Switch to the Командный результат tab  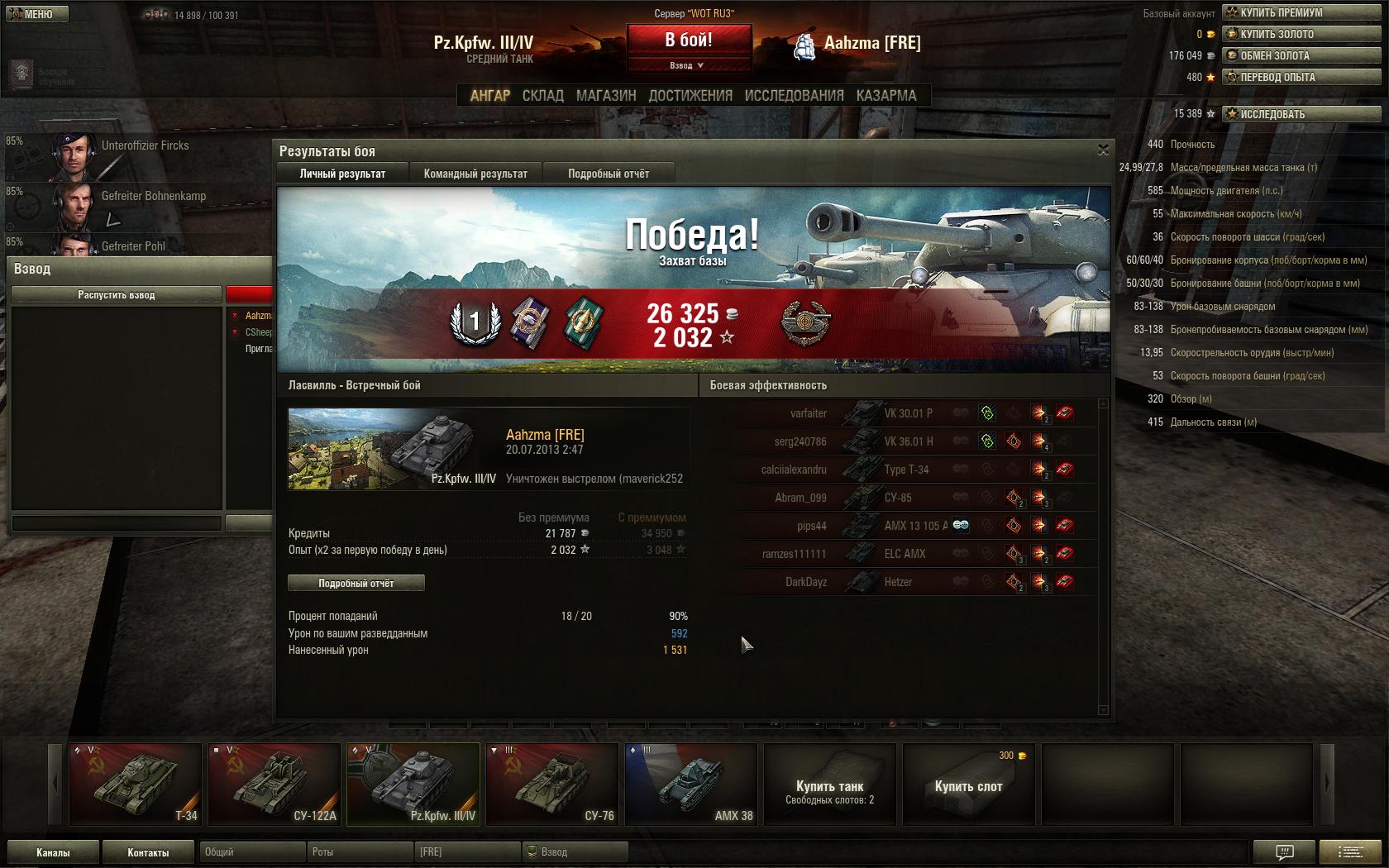(x=475, y=174)
